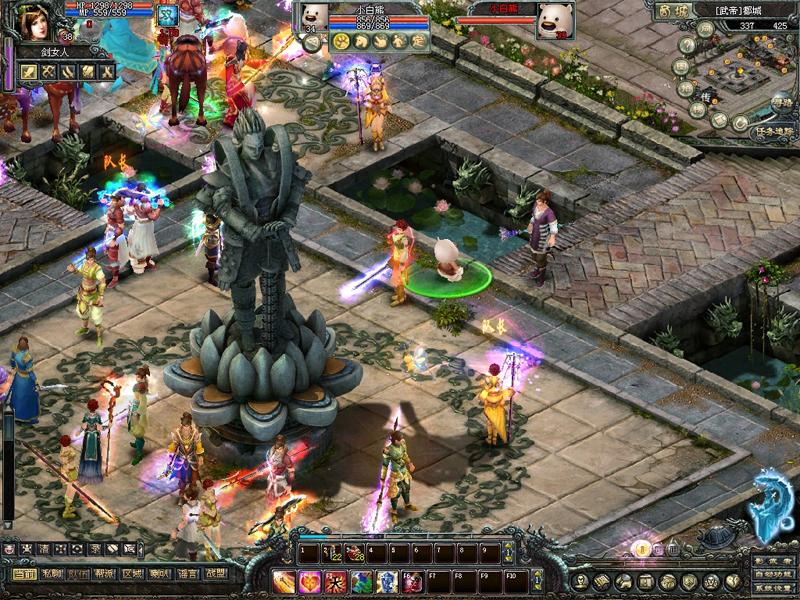Use the red potion in the F6 slot
The height and width of the screenshot is (600, 800).
click(413, 581)
